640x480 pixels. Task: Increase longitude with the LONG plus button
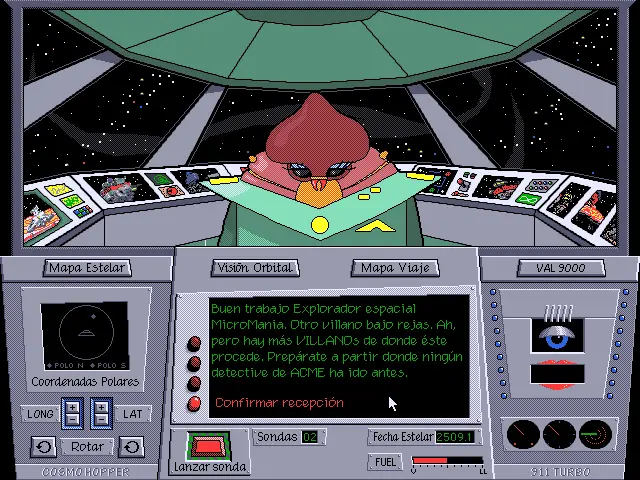[x=71, y=406]
